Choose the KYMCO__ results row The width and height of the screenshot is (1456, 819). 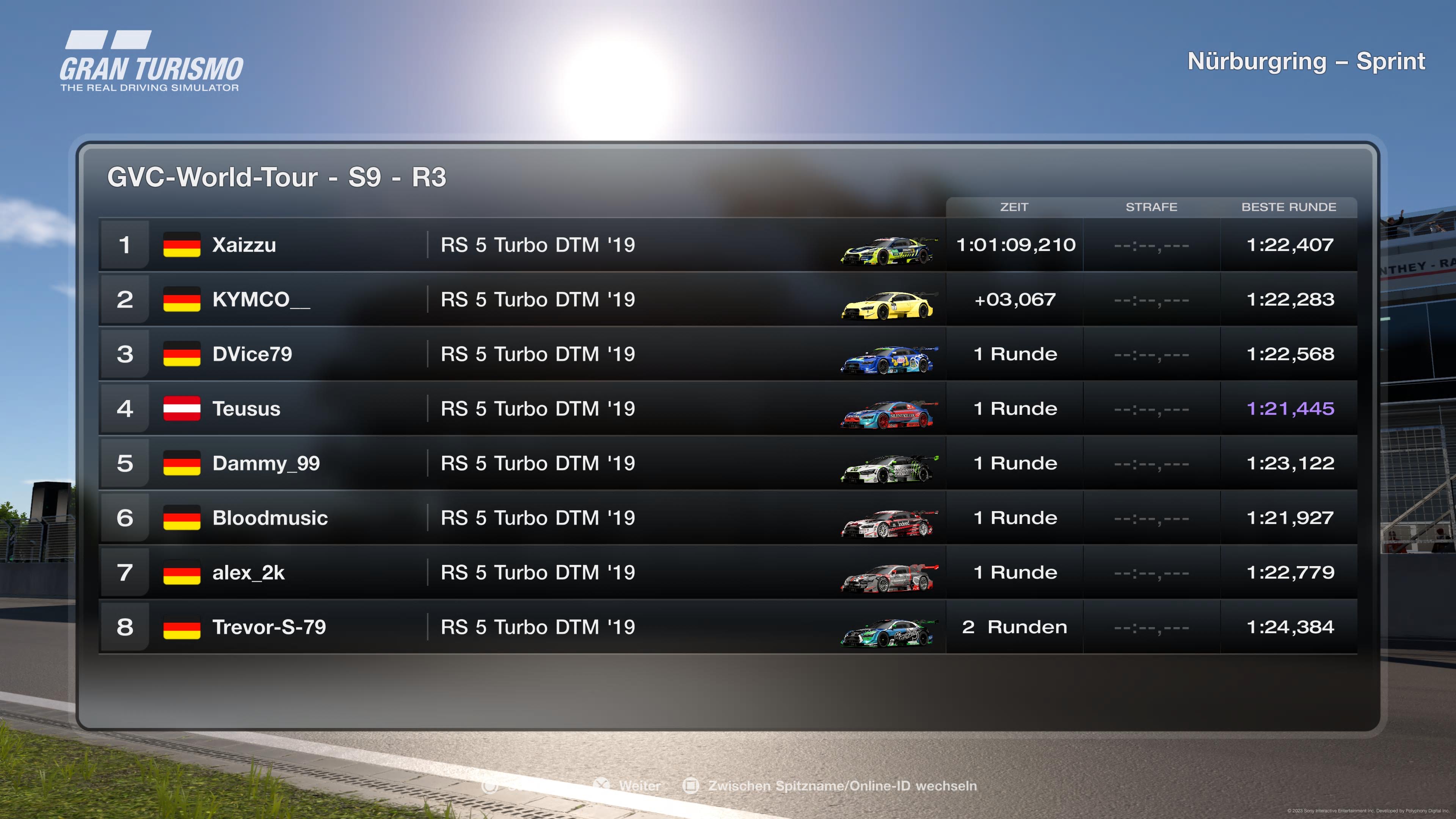(260, 300)
